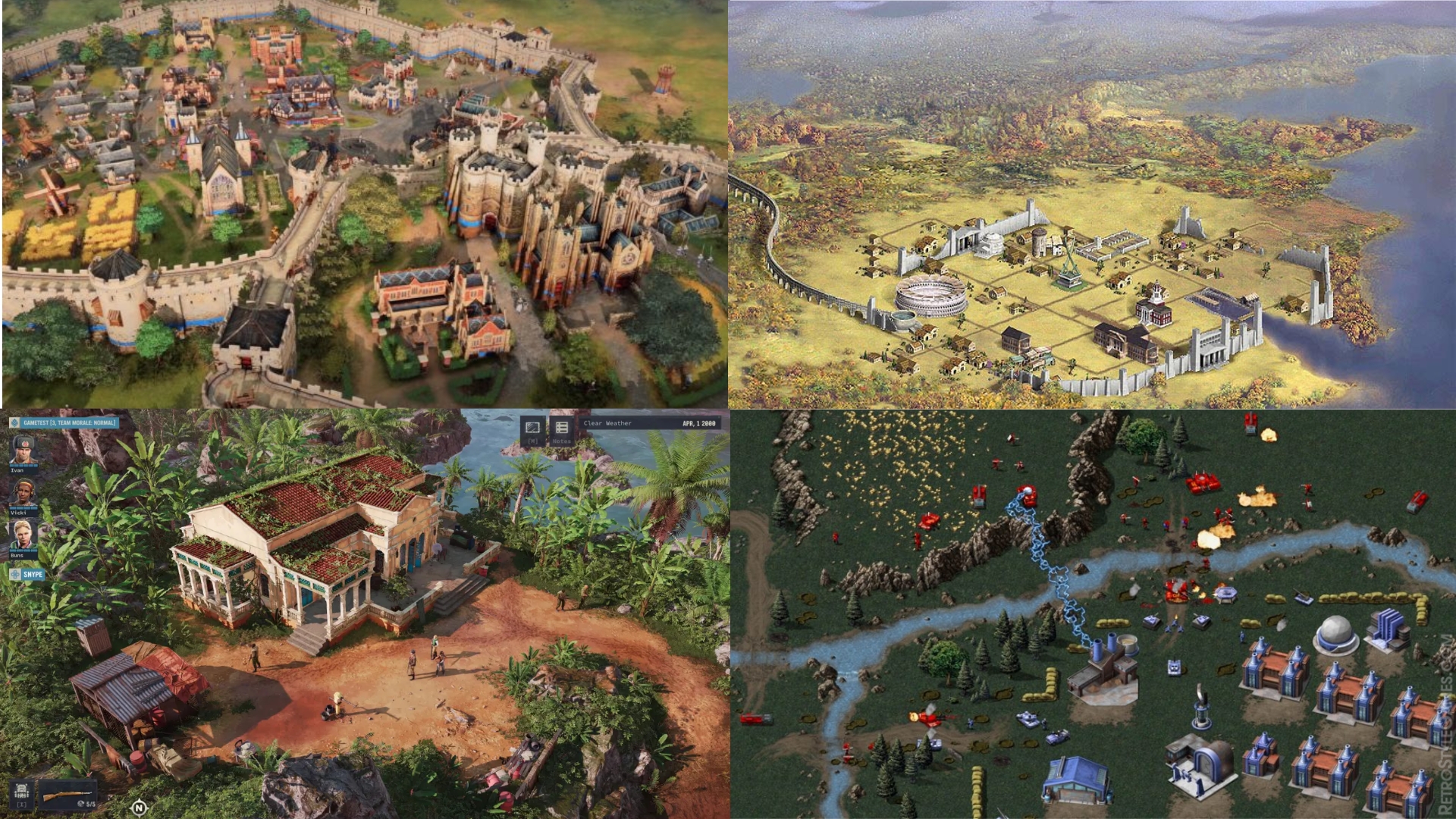The width and height of the screenshot is (1456, 819).
Task: Expand the GAMETEST team morale header
Action: click(70, 423)
